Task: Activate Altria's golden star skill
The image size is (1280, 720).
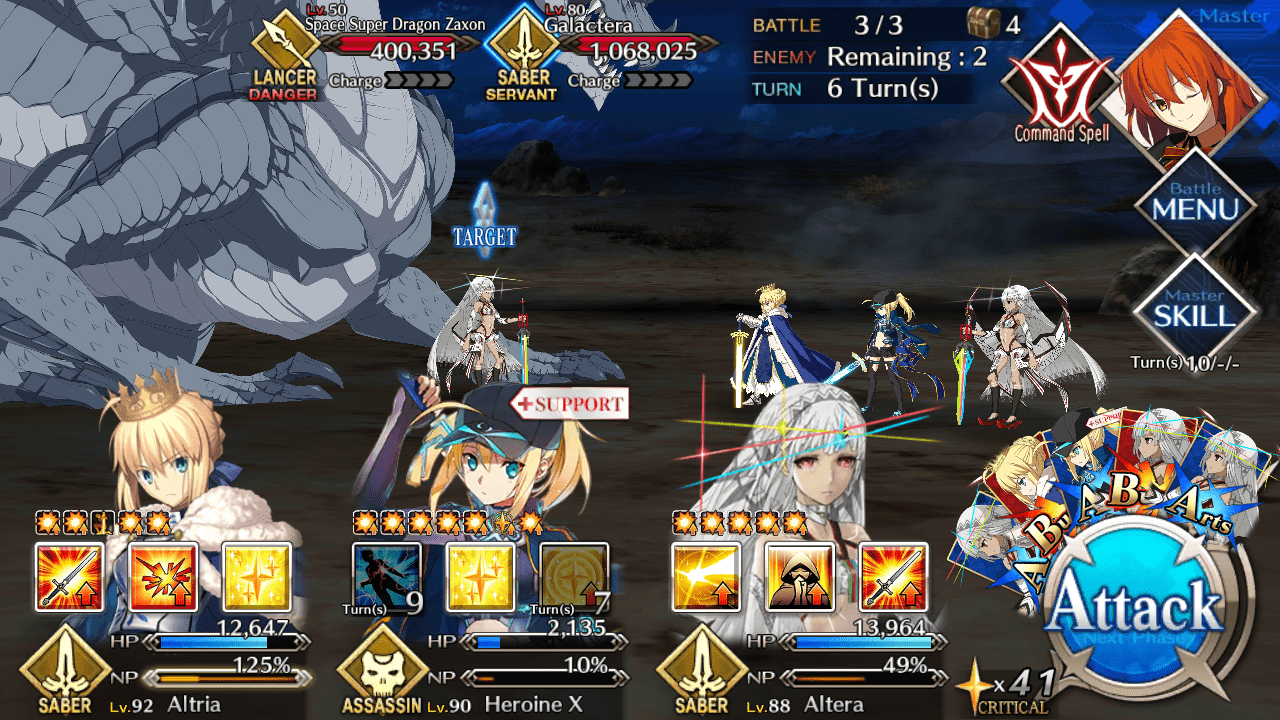Action: coord(257,577)
